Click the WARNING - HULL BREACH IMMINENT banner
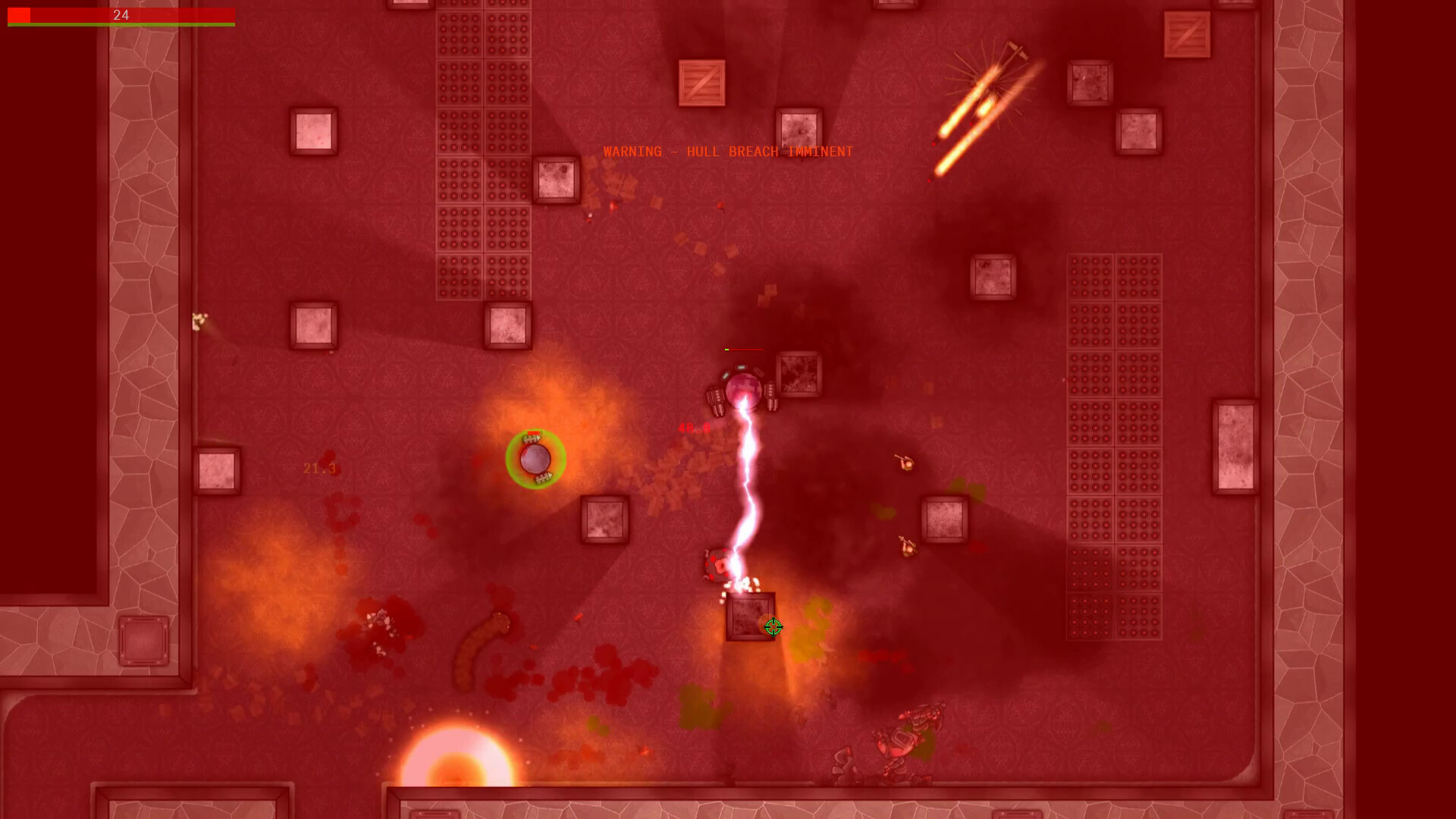 [726, 151]
